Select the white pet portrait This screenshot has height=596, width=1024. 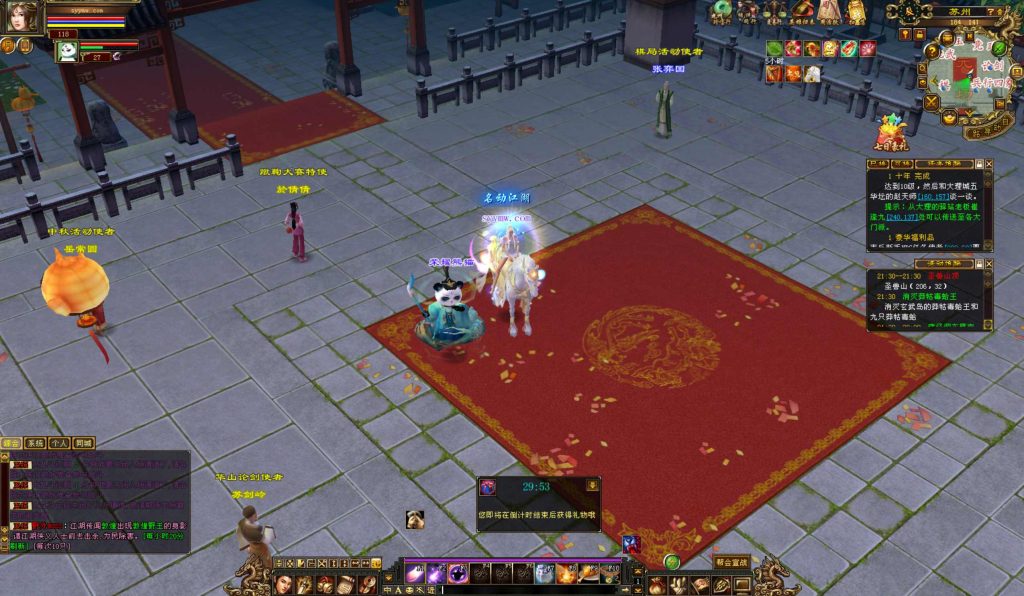pyautogui.click(x=68, y=52)
